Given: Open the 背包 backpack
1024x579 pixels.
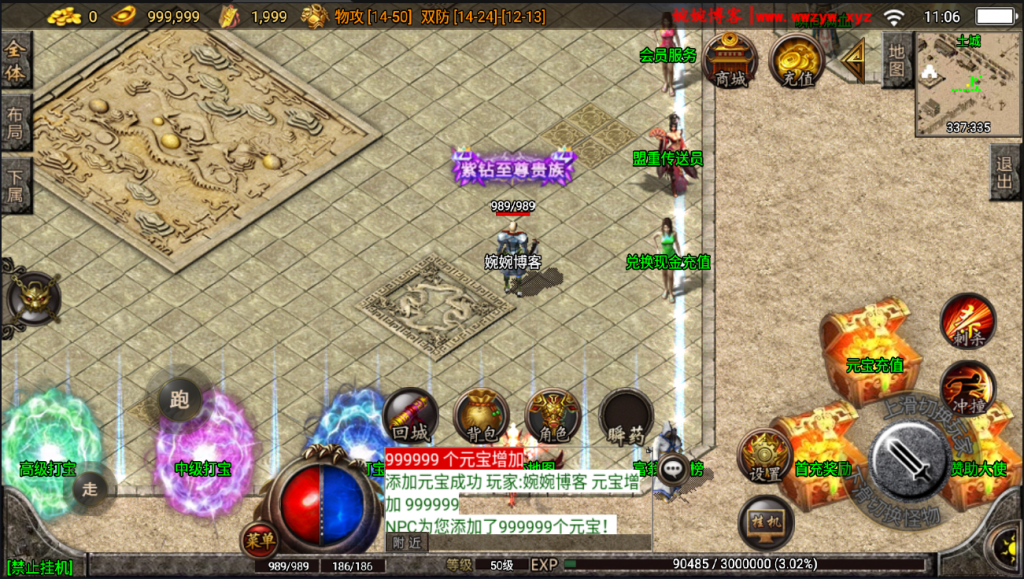Looking at the screenshot, I should pos(481,416).
